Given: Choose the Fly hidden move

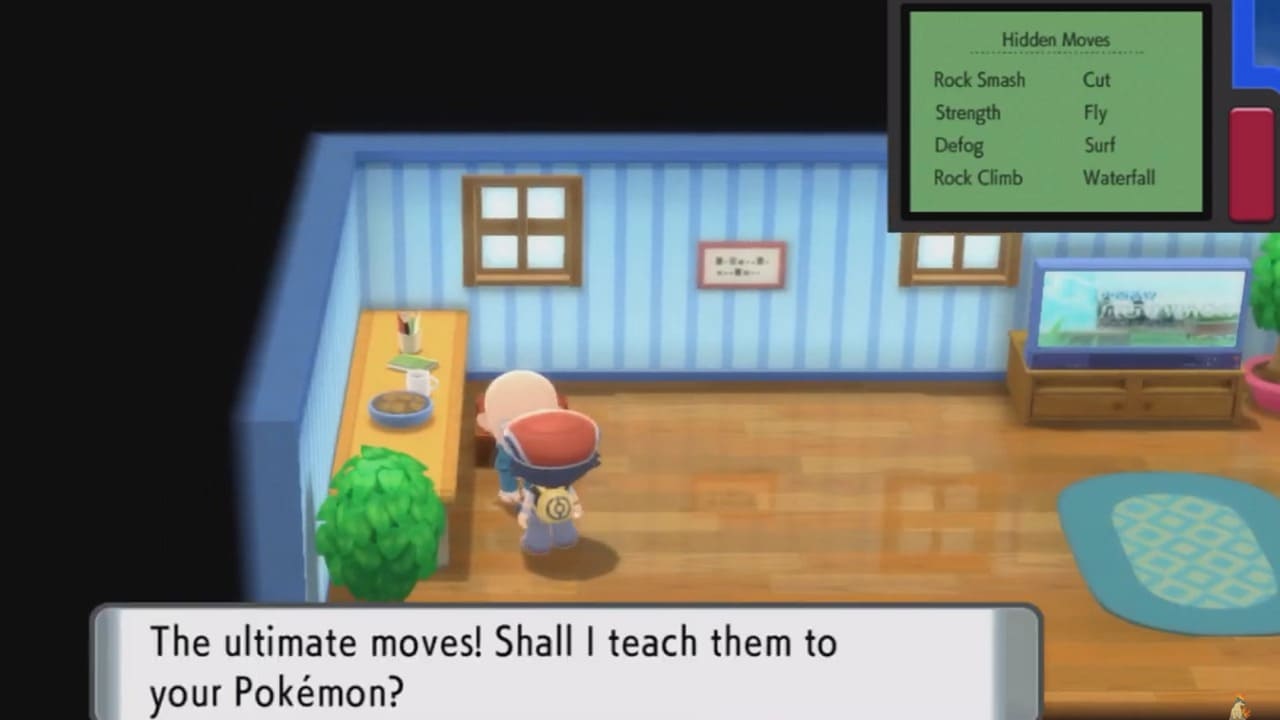Looking at the screenshot, I should coord(1095,113).
